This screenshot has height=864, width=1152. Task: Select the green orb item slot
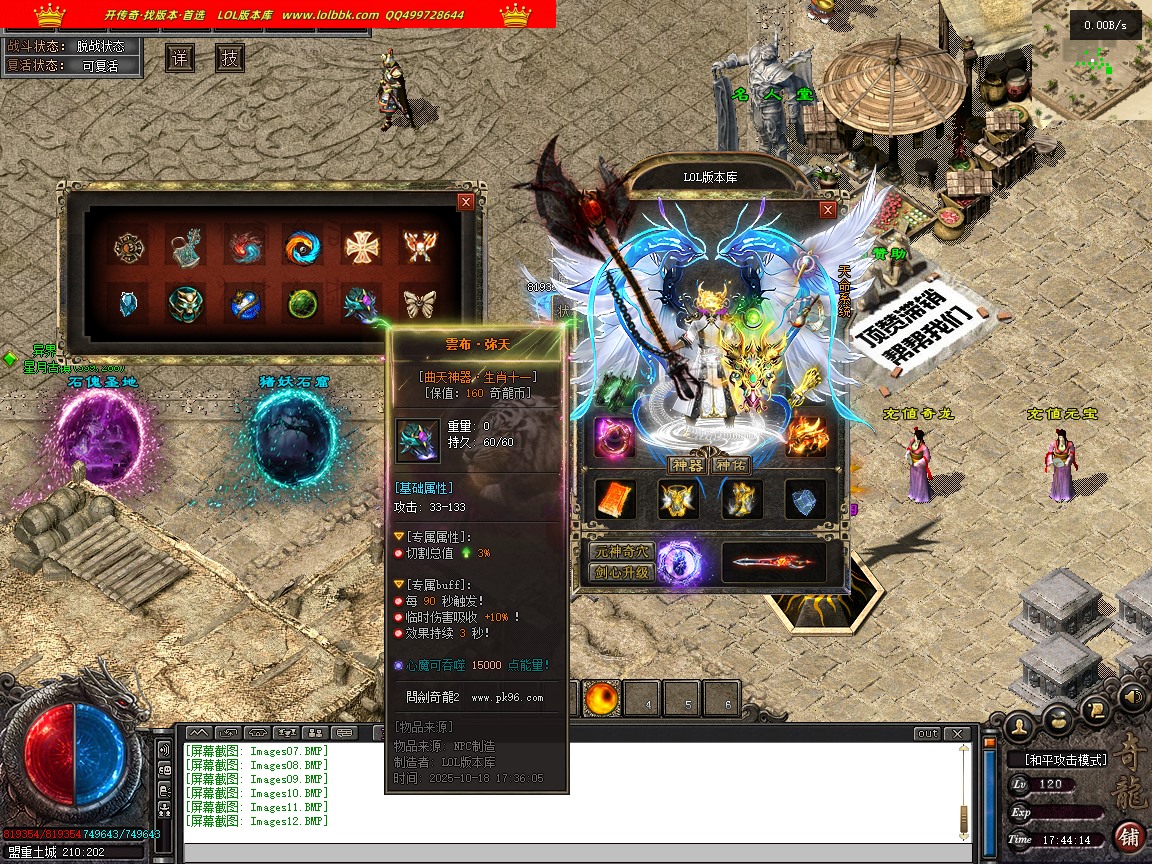click(x=302, y=303)
